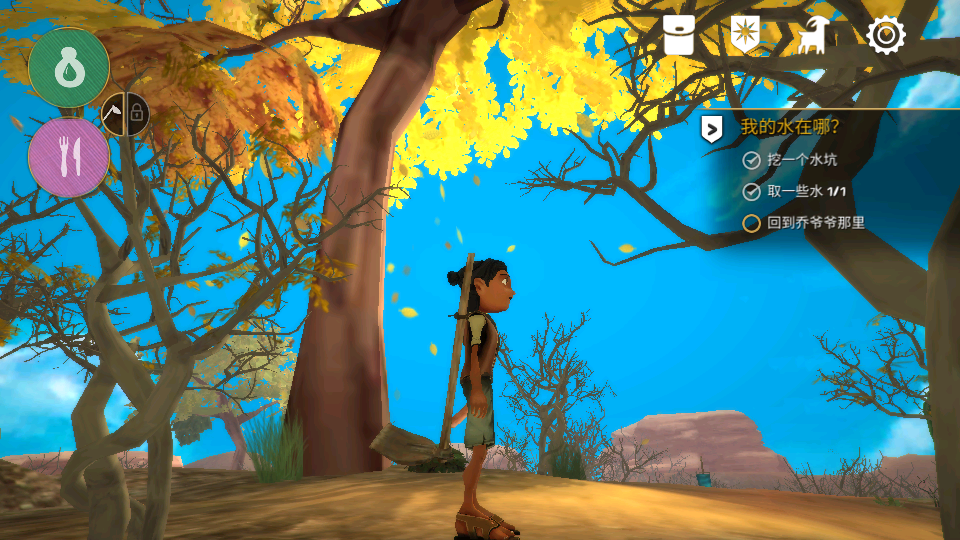Tap the pink fork and knife button

click(69, 156)
